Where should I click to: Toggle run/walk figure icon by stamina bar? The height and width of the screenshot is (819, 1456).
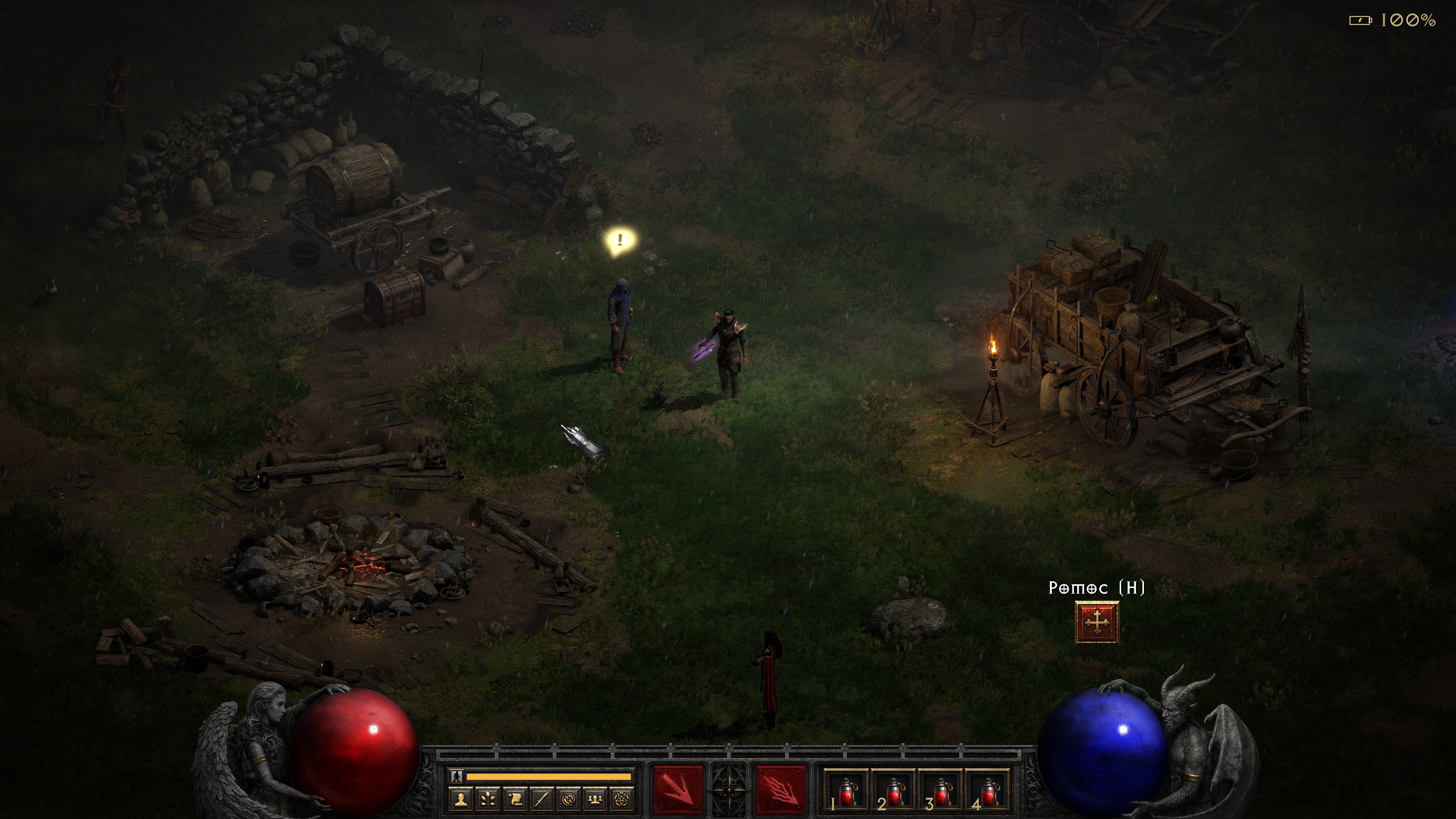tap(456, 777)
